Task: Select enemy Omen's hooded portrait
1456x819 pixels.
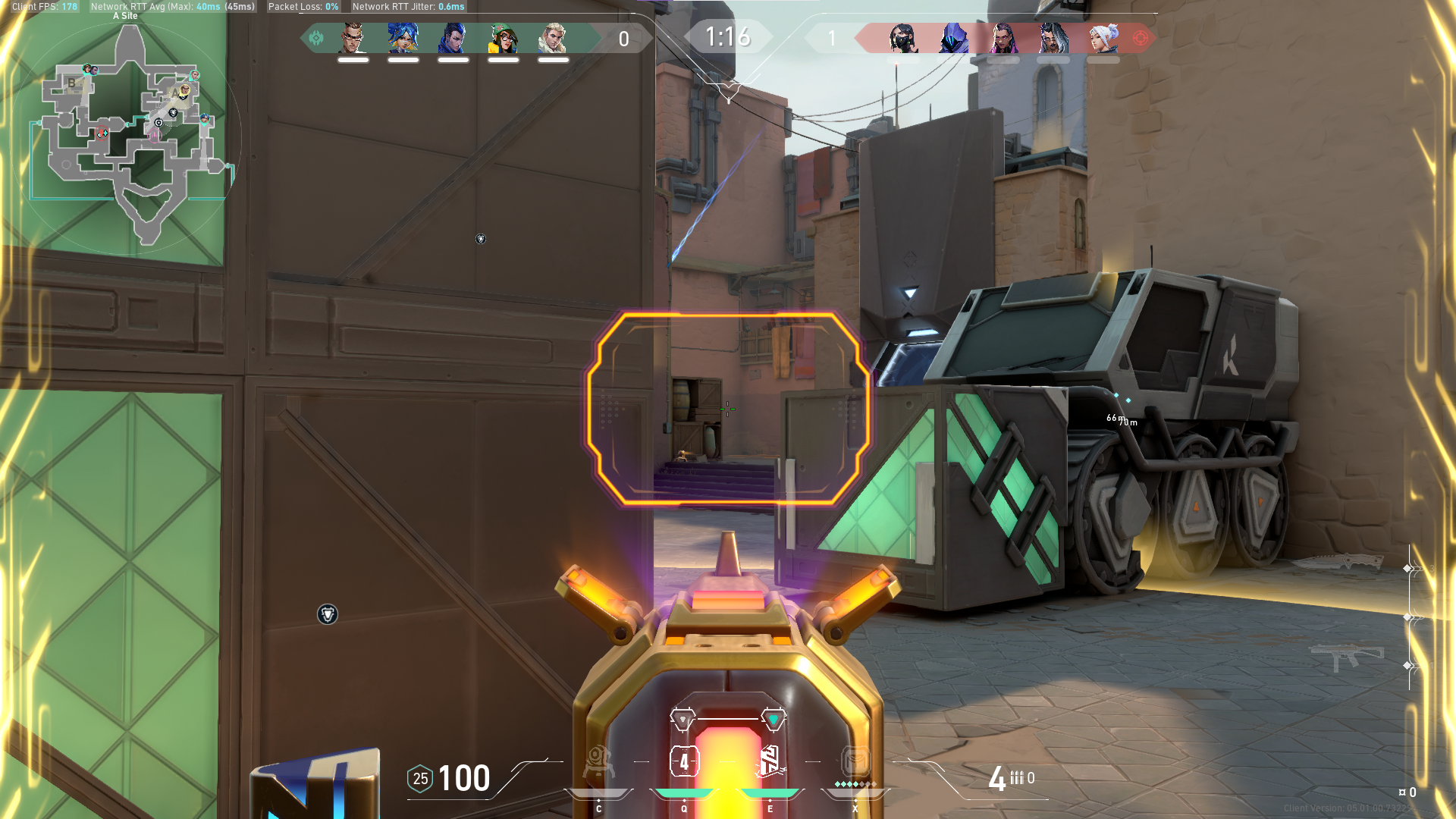Action: [953, 38]
